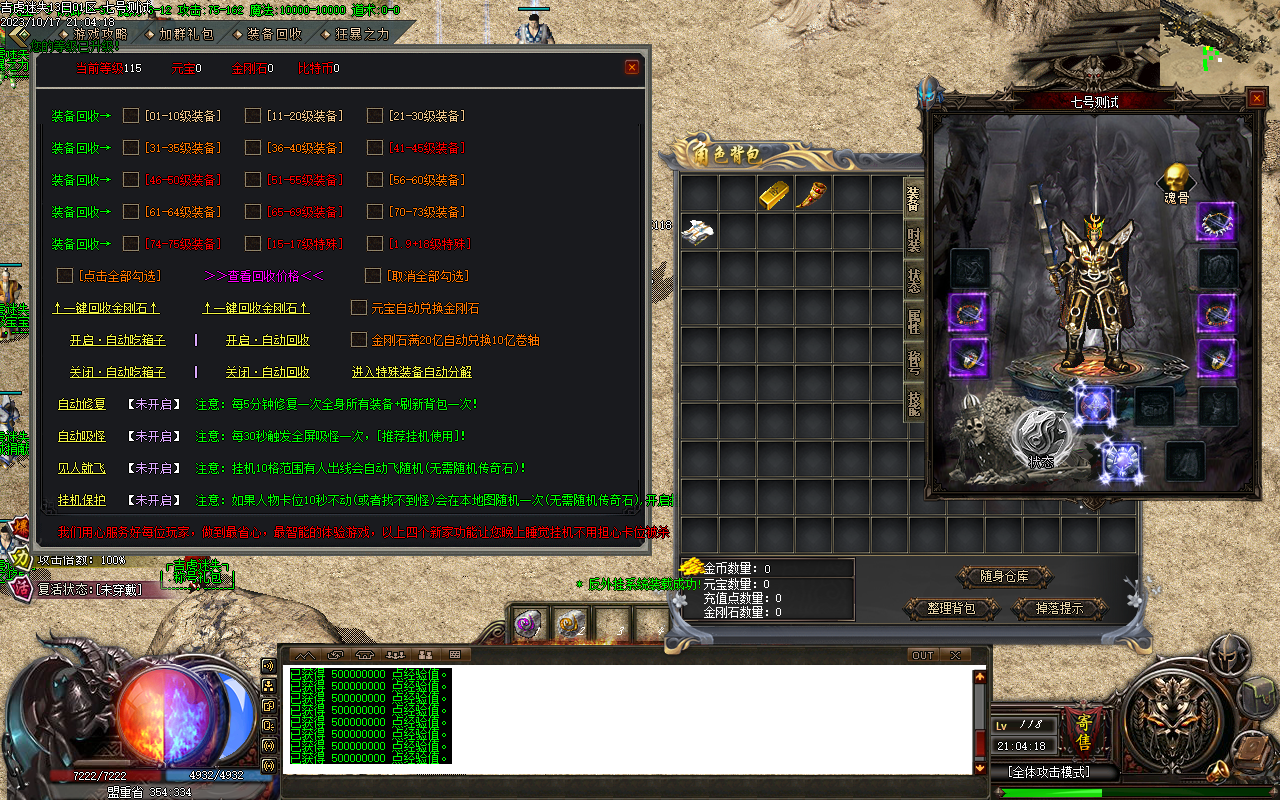This screenshot has width=1280, height=800.
Task: Click the 整理背包 sort bag button
Action: (x=950, y=608)
